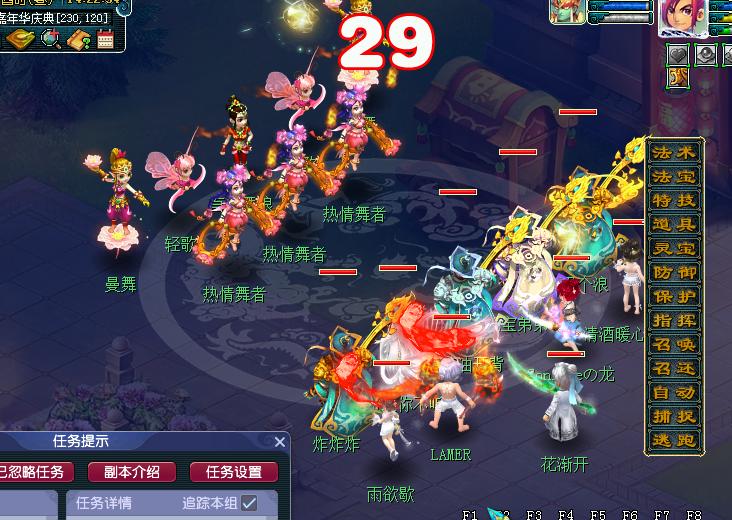Click the pink-haired character portrait
The image size is (732, 520).
tap(683, 18)
